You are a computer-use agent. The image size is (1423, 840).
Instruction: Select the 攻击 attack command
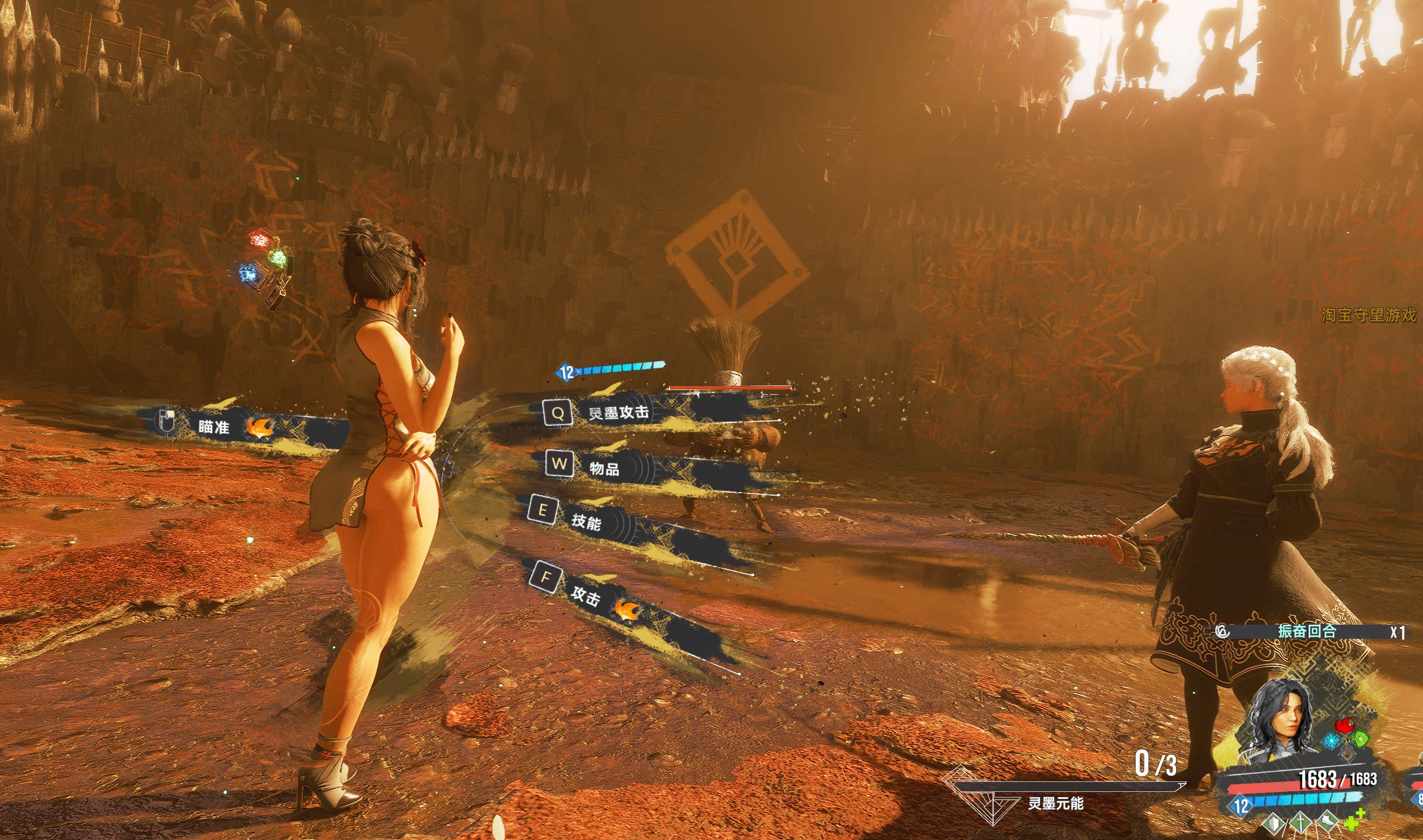585,595
